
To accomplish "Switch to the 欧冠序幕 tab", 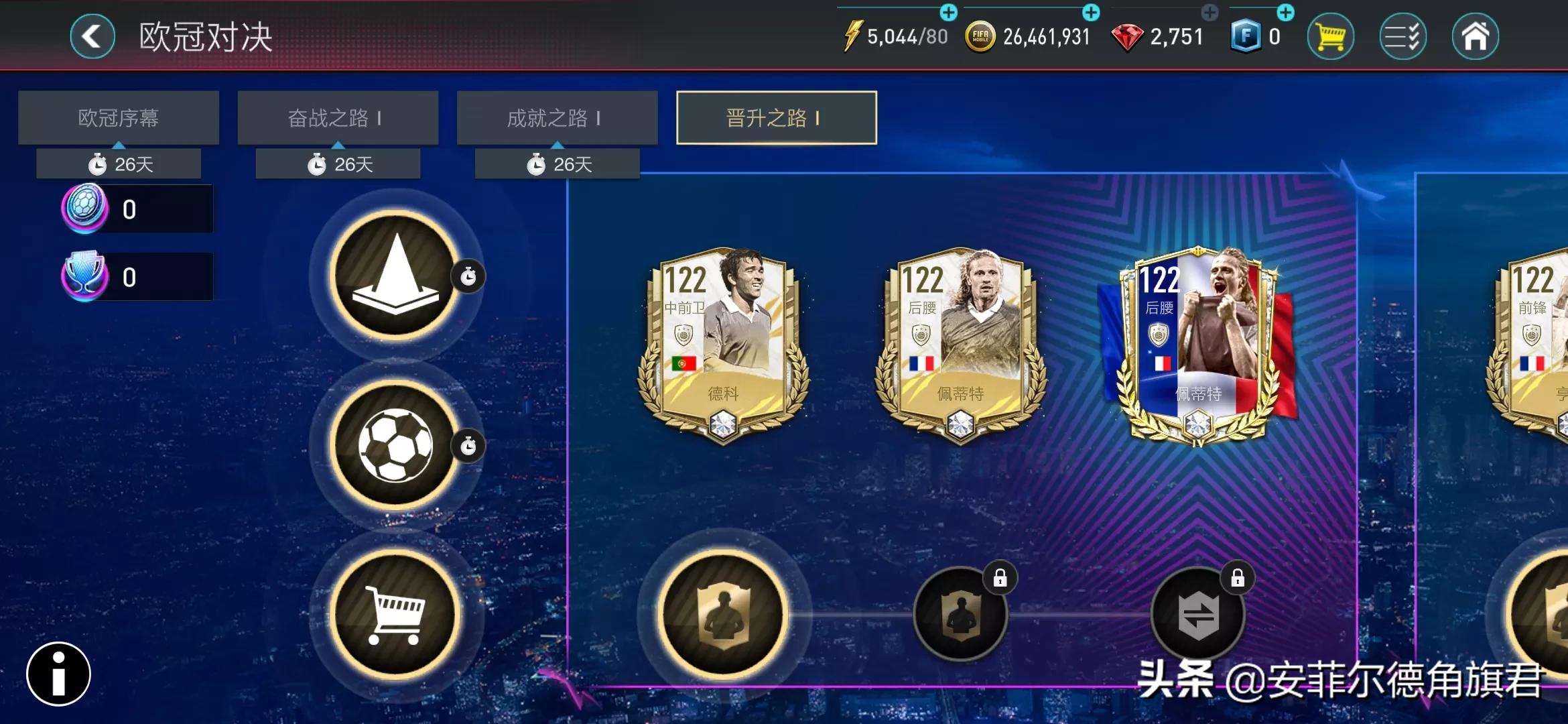I will click(x=118, y=117).
